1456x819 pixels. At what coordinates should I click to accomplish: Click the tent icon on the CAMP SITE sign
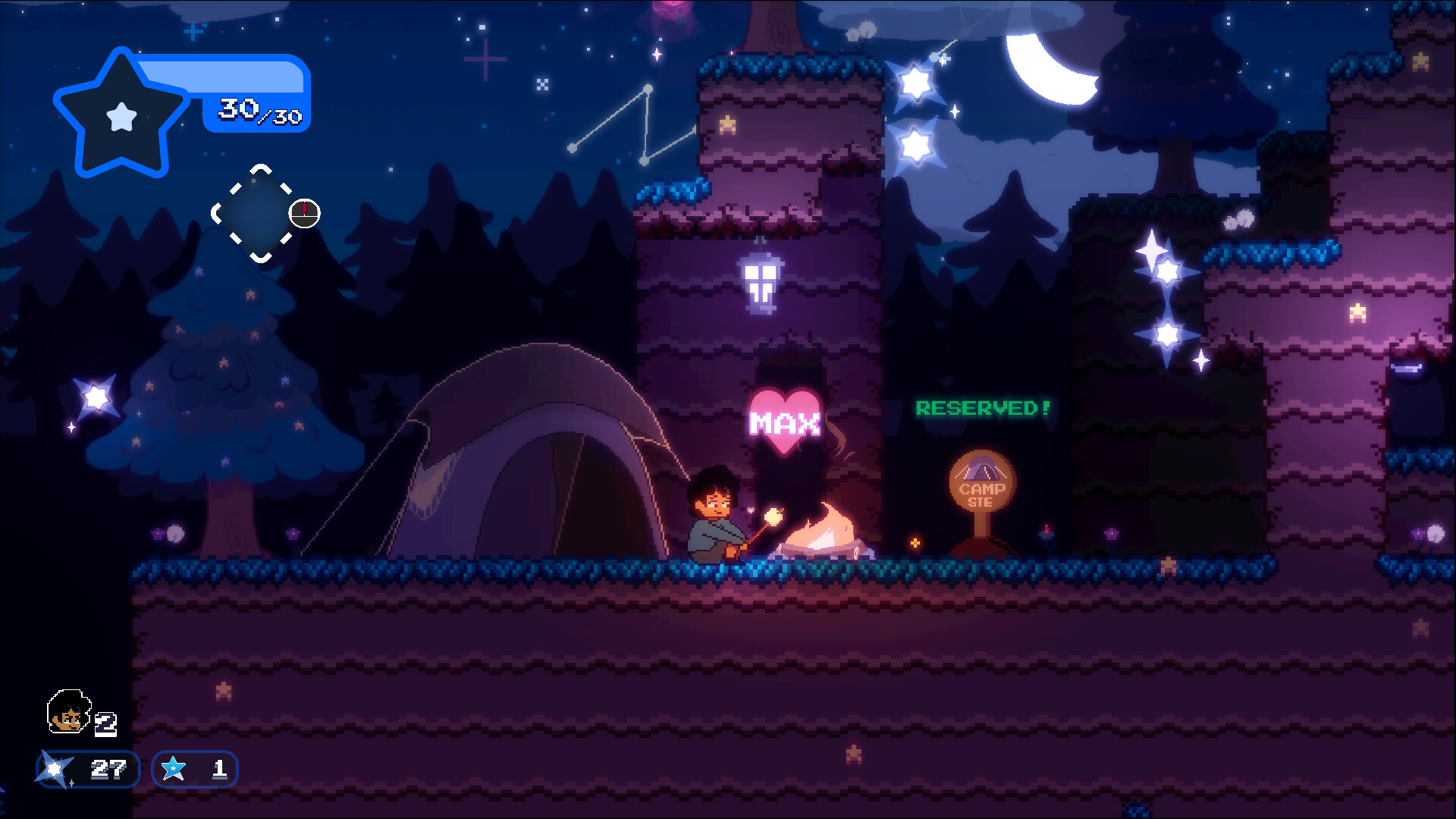coord(981,469)
